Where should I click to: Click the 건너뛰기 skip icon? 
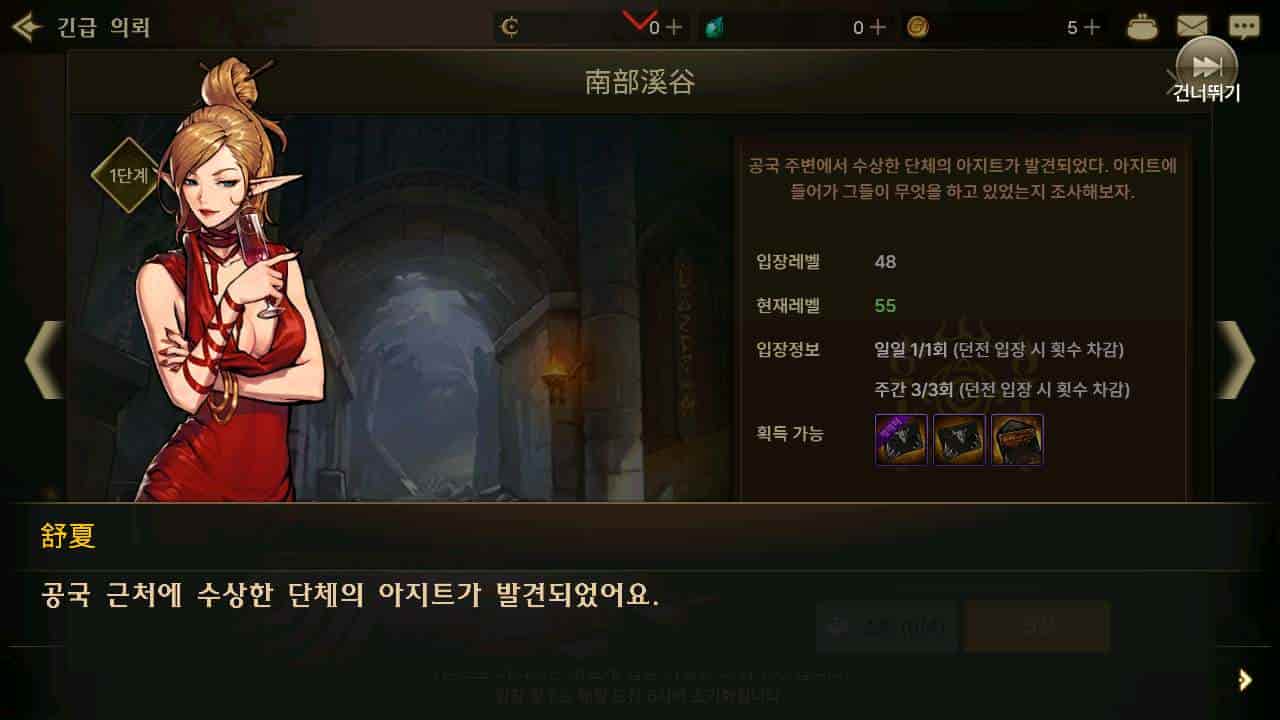[x=1208, y=68]
